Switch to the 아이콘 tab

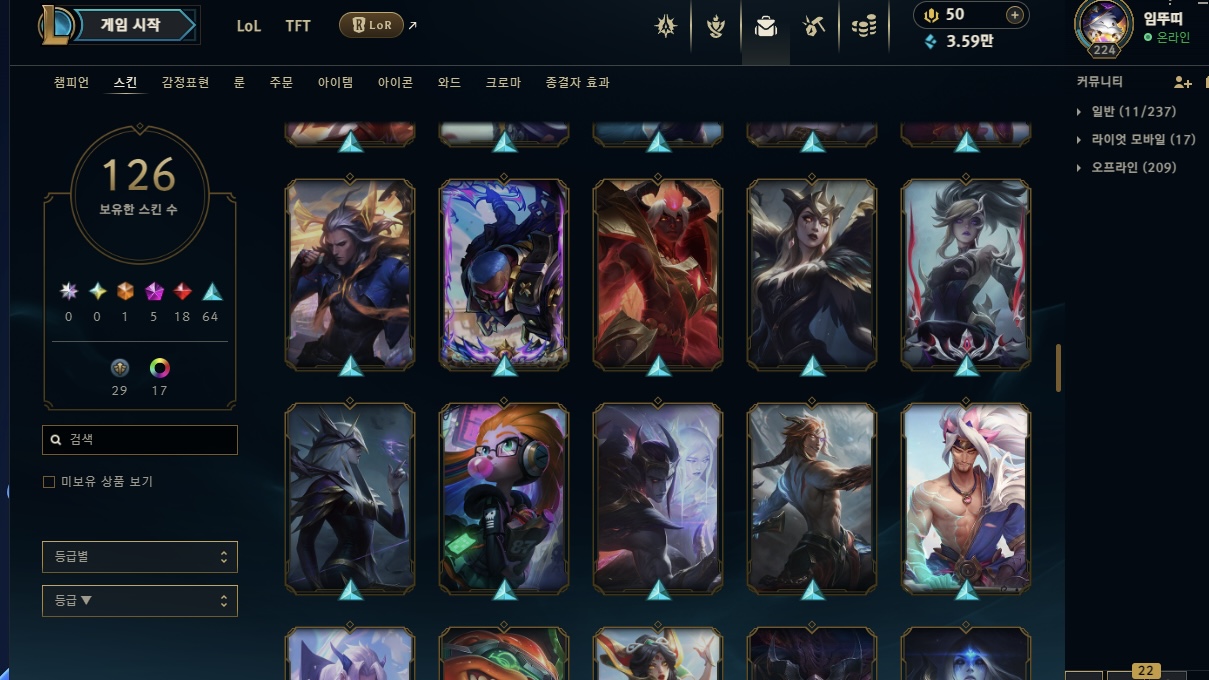pyautogui.click(x=395, y=83)
